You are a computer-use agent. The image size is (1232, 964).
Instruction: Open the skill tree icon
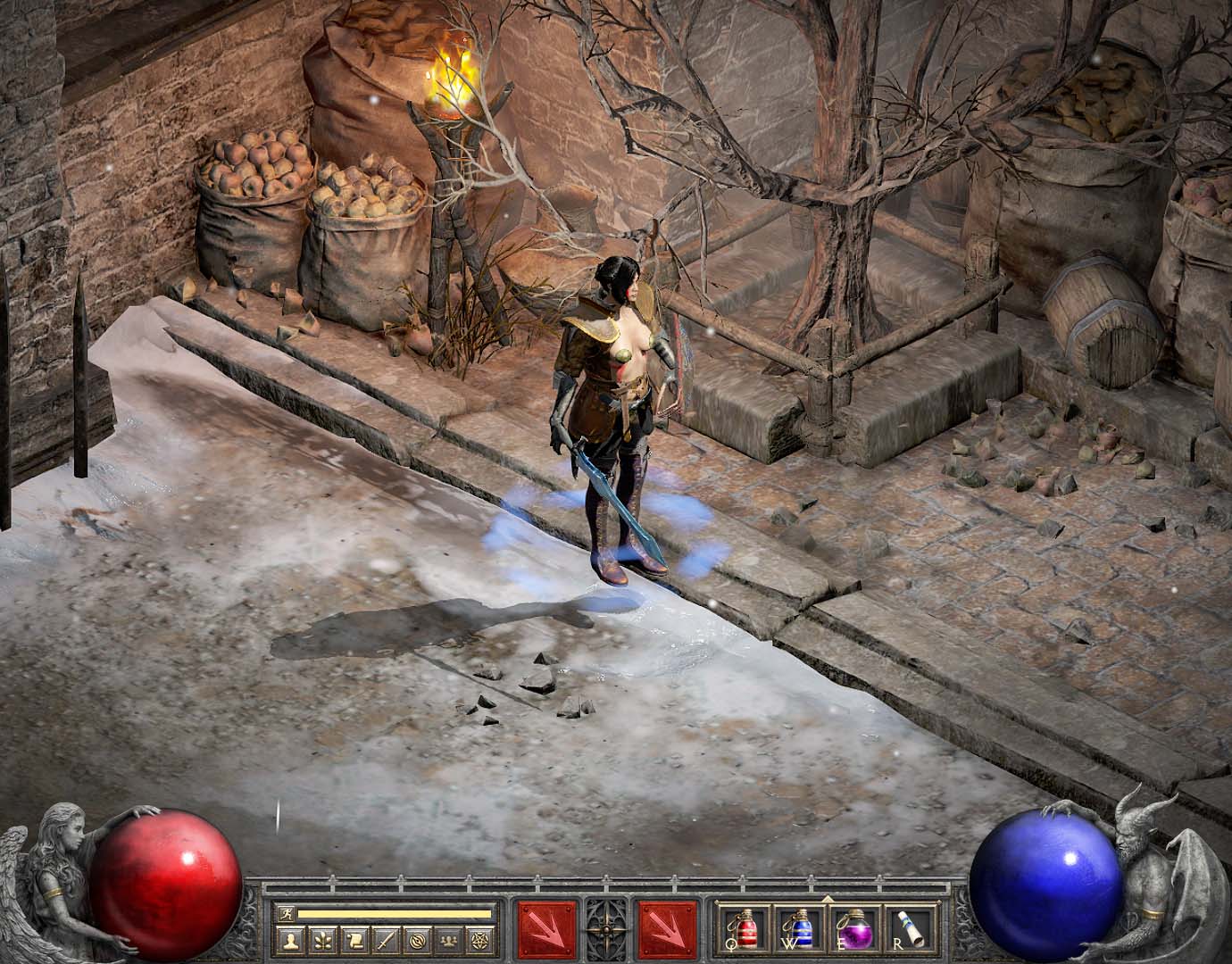(x=320, y=939)
